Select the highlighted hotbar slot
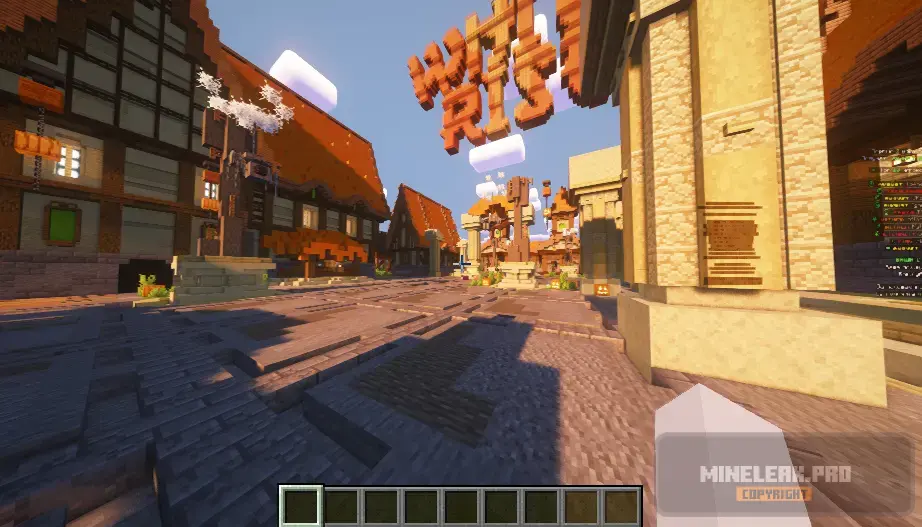This screenshot has height=527, width=922. [301, 506]
